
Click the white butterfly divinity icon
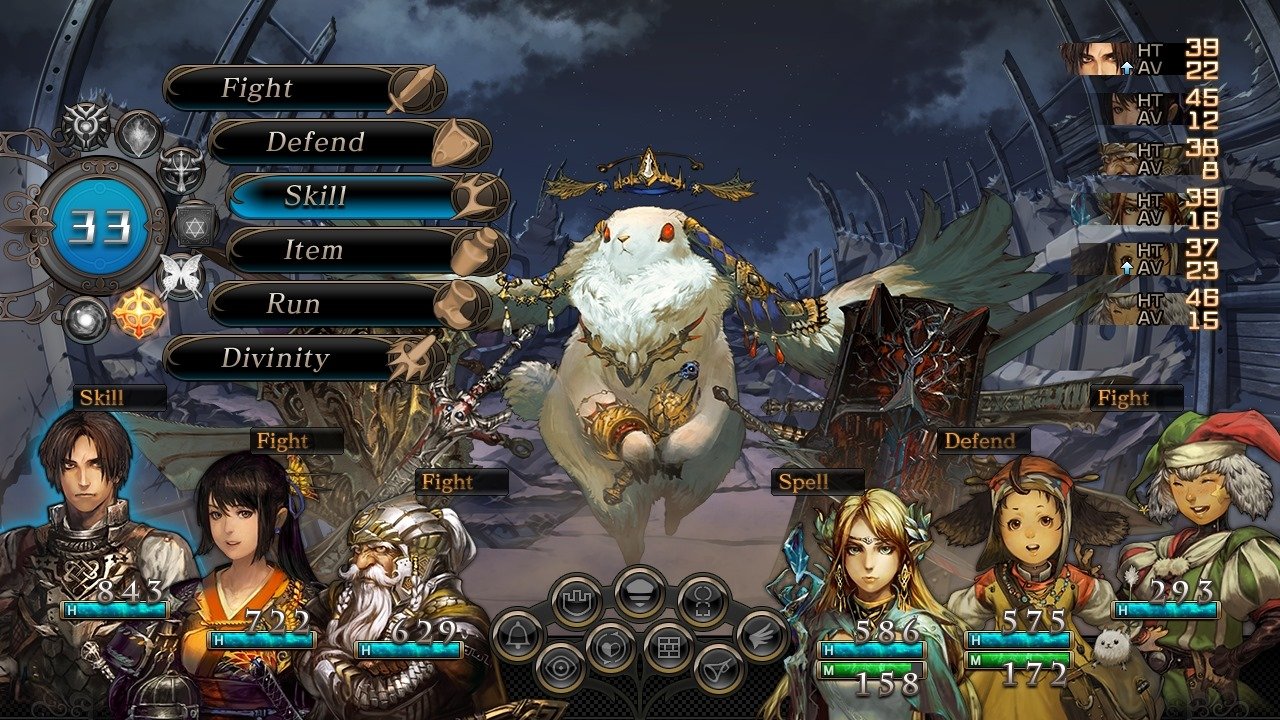(x=181, y=272)
